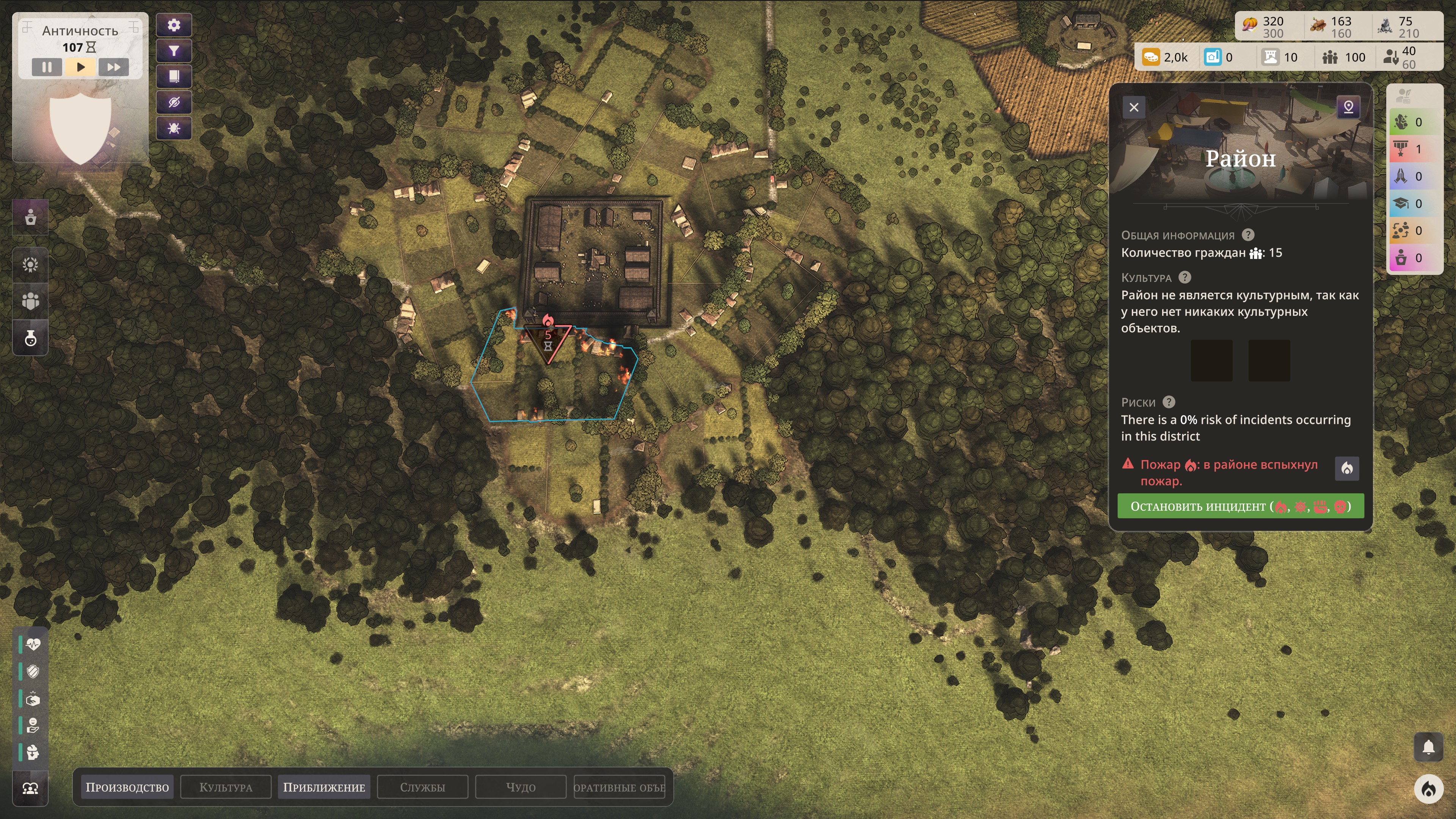Open the book encyclopedia icon
The width and height of the screenshot is (1456, 819).
coord(174,76)
